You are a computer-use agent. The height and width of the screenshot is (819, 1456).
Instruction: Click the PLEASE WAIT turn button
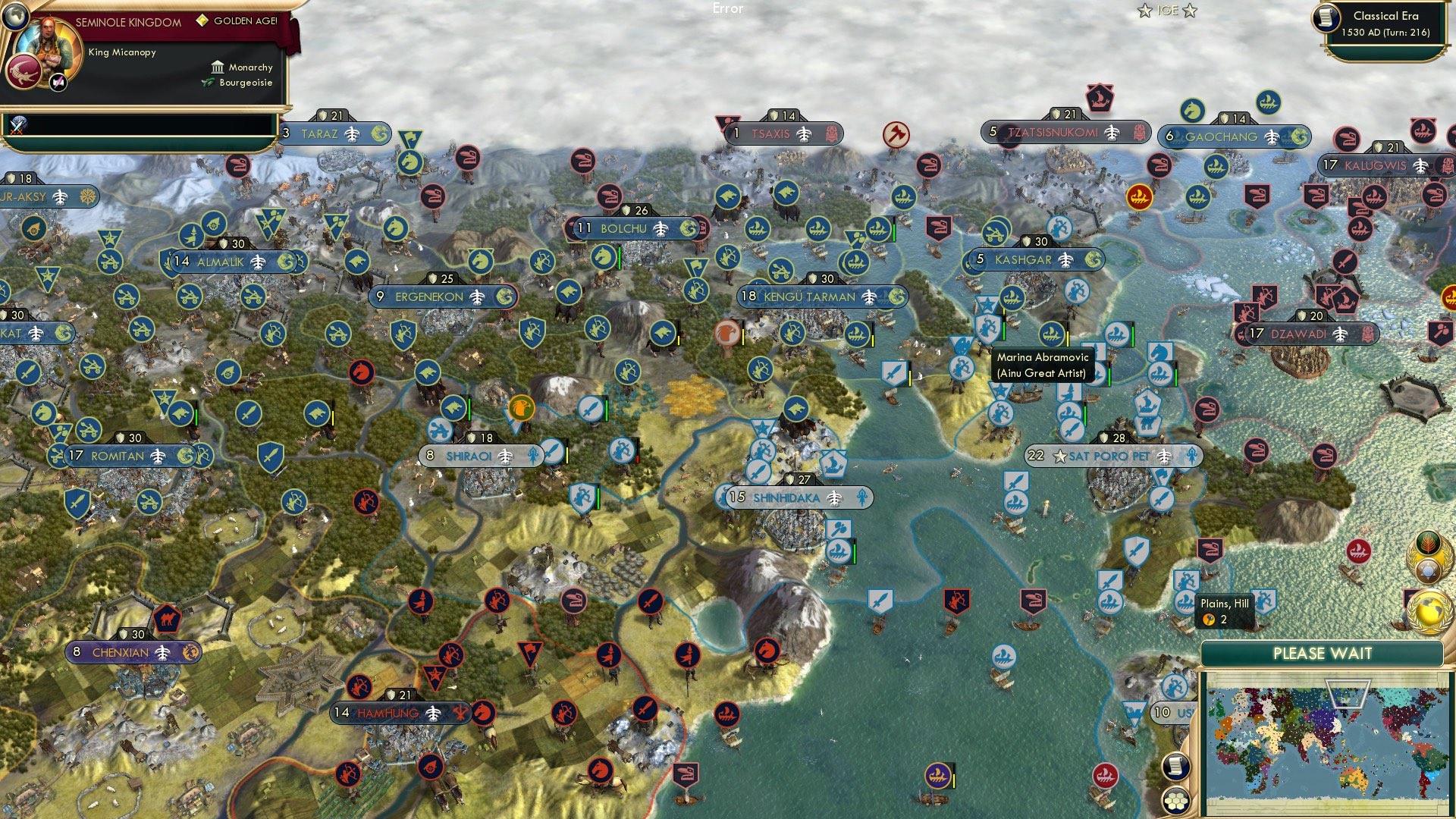pos(1322,654)
